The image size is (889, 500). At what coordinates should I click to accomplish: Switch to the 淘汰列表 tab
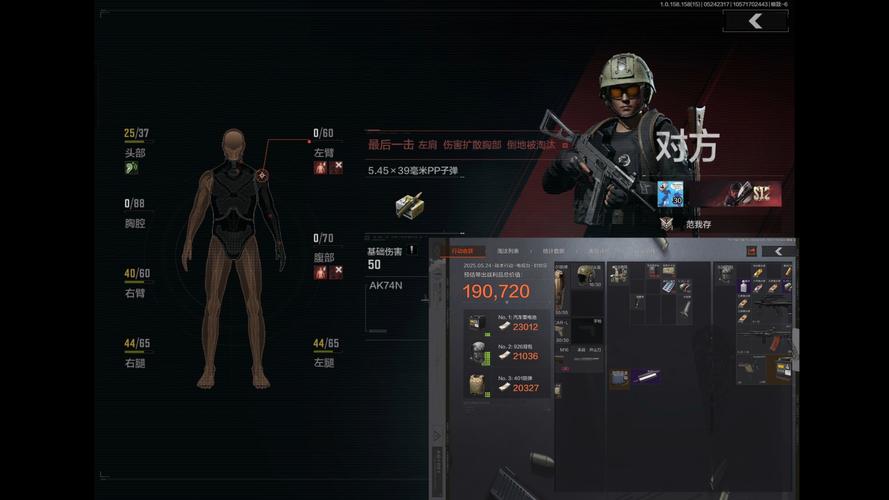pyautogui.click(x=507, y=251)
